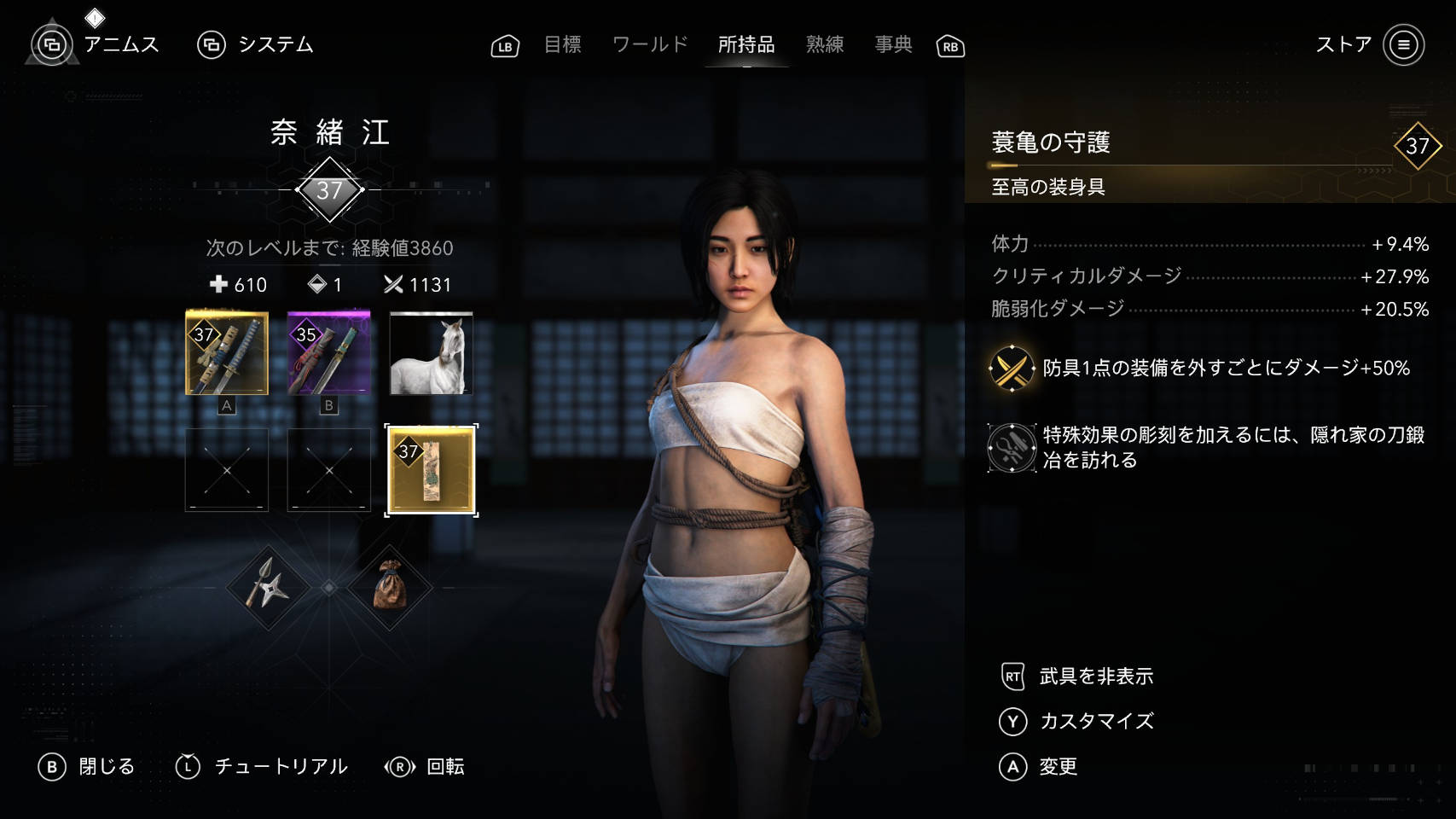Select the level 37 gold katana slot
The width and height of the screenshot is (1456, 819).
tap(227, 353)
